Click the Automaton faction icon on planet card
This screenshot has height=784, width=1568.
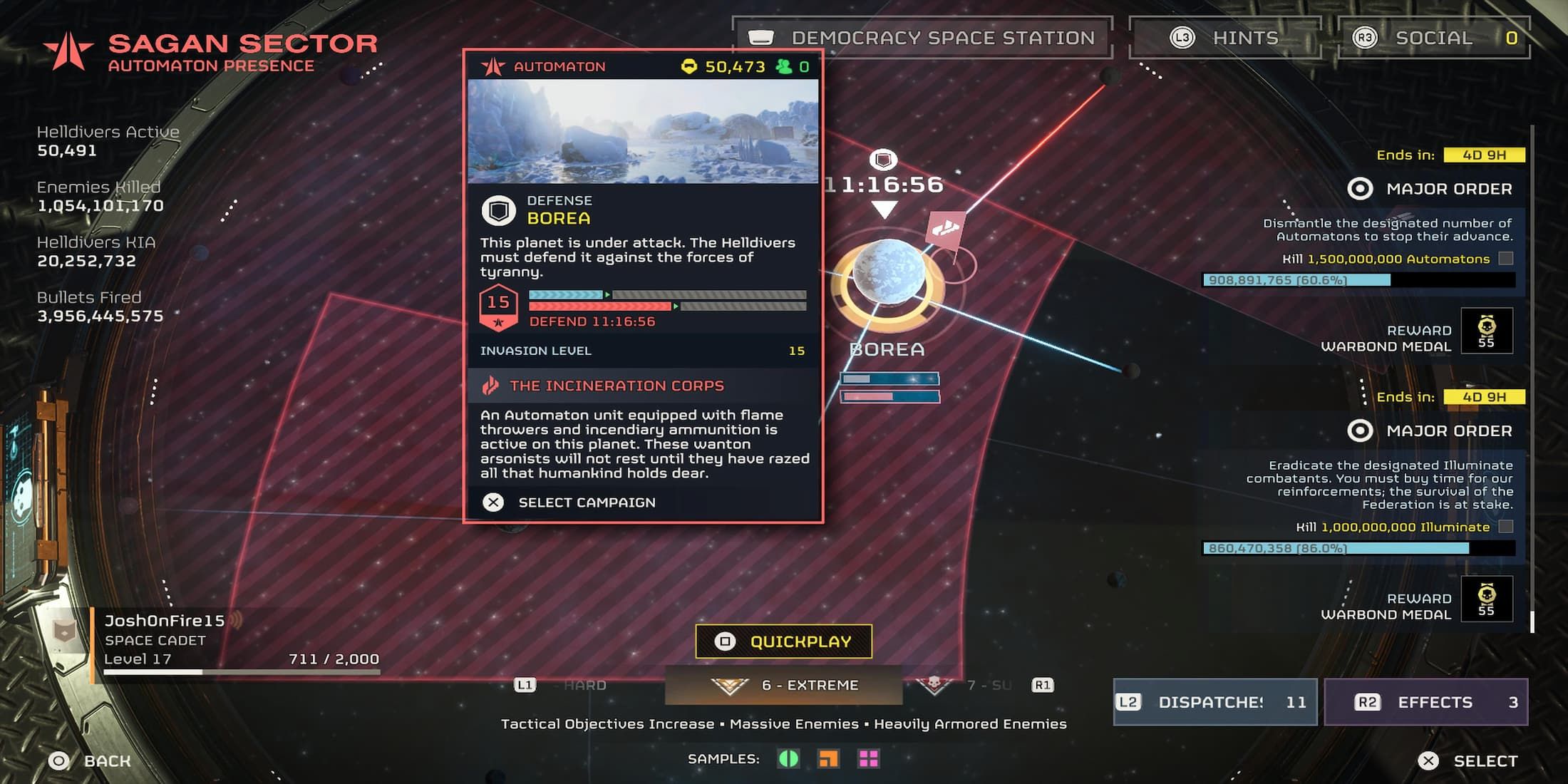(x=493, y=66)
